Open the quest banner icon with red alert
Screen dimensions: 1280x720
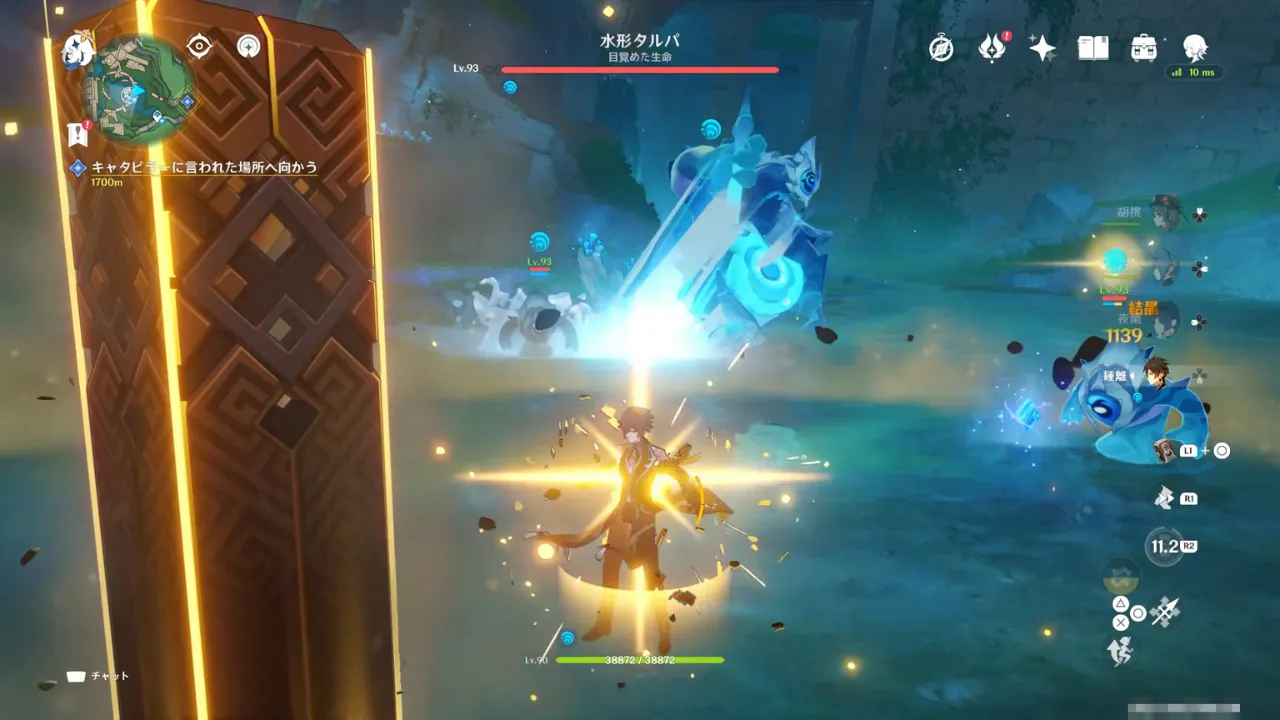(x=77, y=133)
